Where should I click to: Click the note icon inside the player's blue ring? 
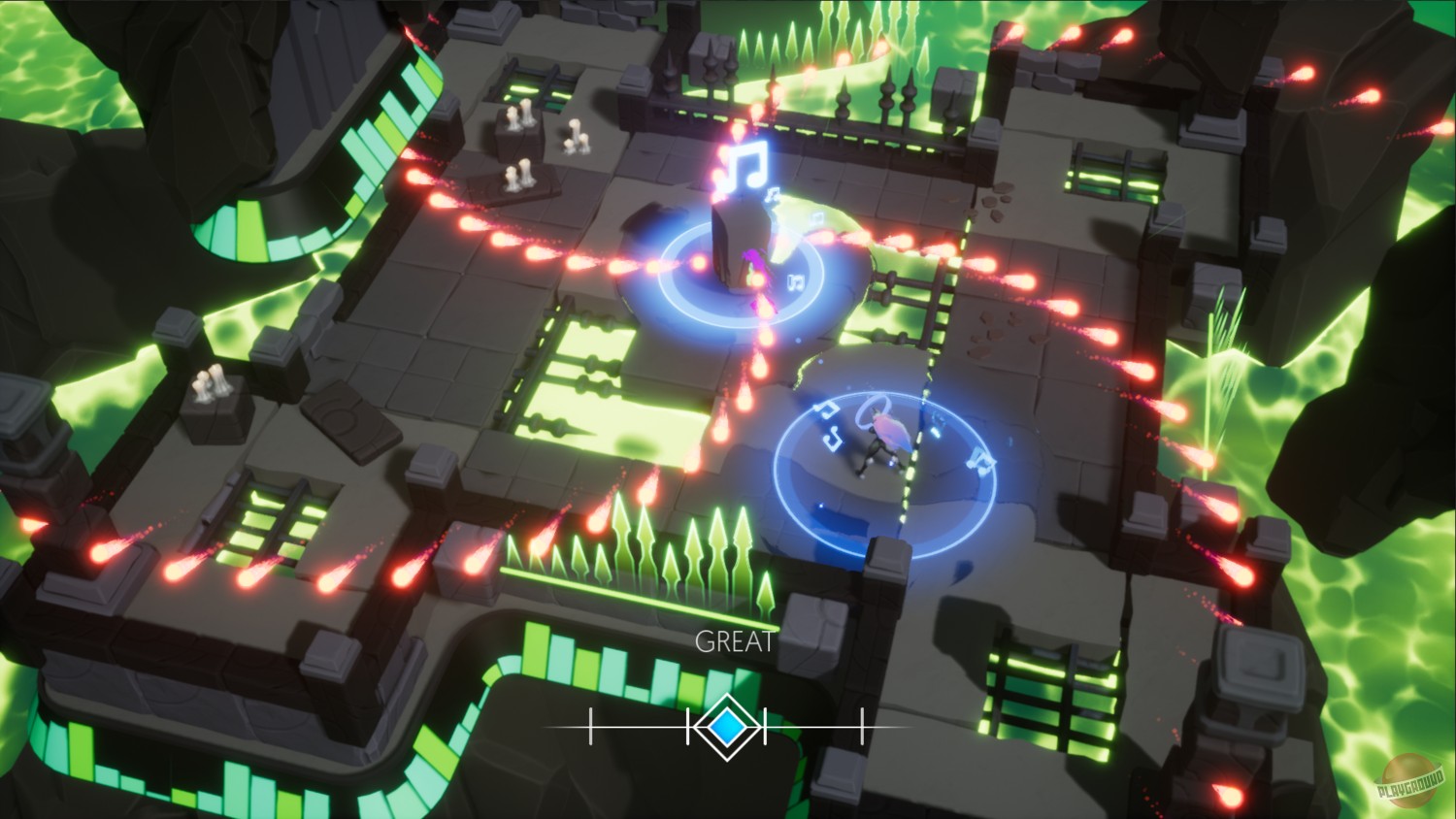pos(830,434)
